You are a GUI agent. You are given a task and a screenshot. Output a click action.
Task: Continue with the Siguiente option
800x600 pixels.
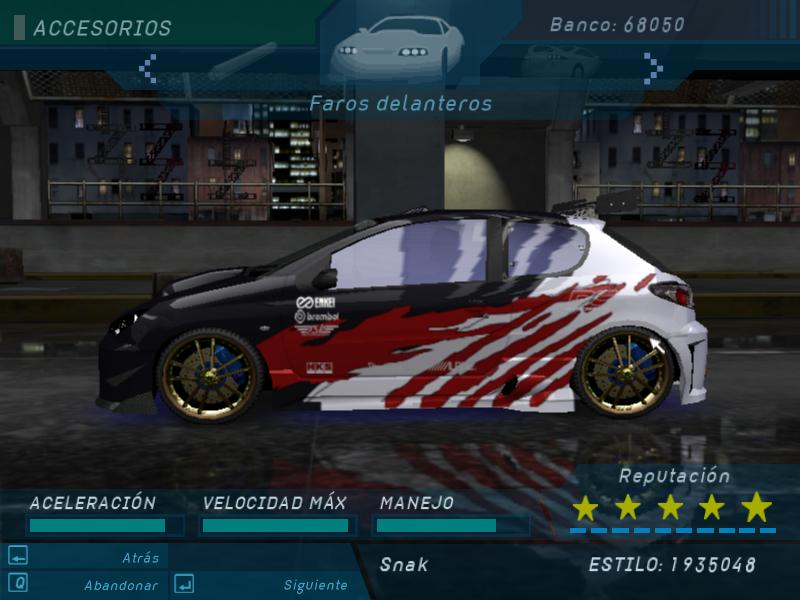pyautogui.click(x=315, y=585)
